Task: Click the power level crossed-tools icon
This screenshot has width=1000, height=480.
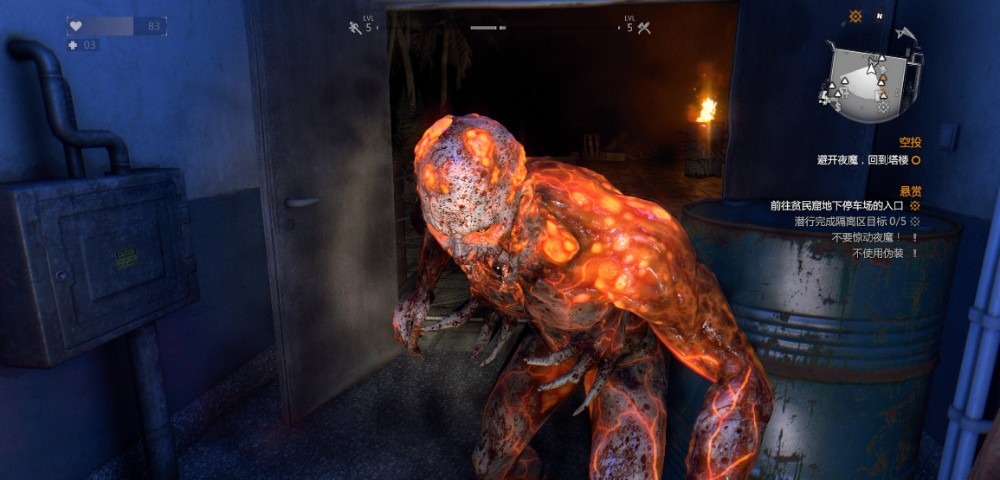Action: (x=644, y=27)
